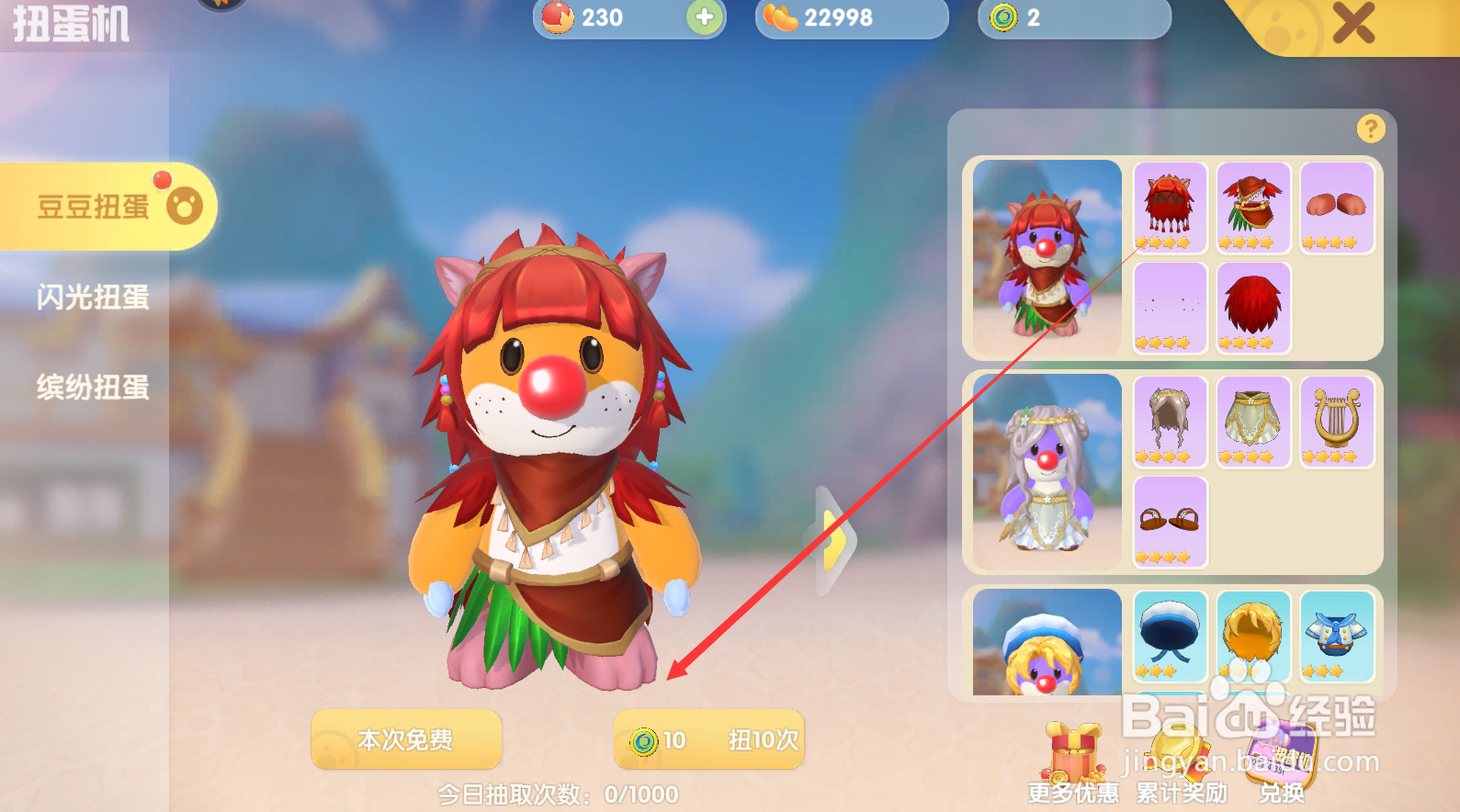Click the green plus to buy red gems
Image resolution: width=1460 pixels, height=812 pixels.
(x=704, y=17)
